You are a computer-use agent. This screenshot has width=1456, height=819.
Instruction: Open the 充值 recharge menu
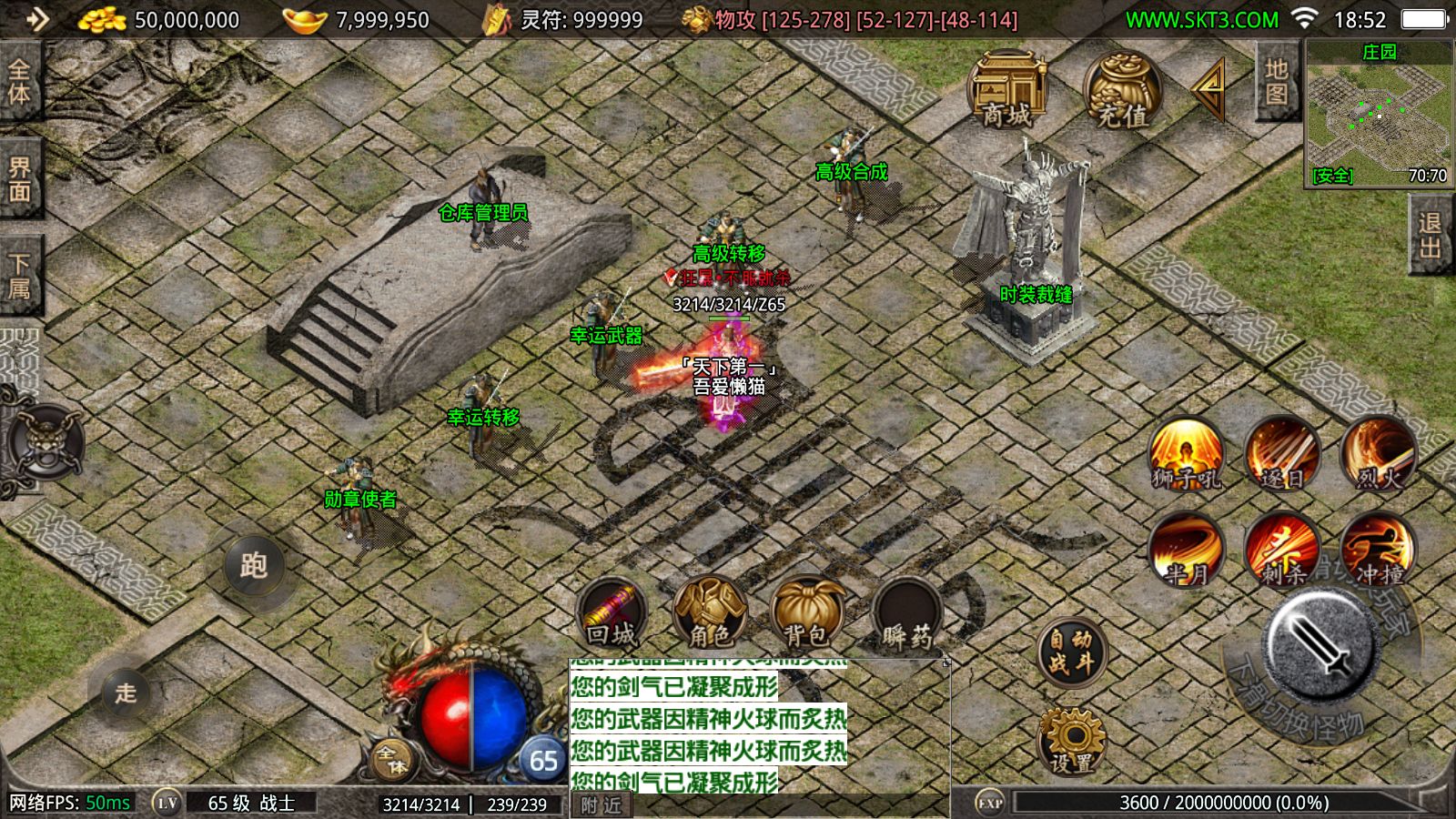point(1122,90)
